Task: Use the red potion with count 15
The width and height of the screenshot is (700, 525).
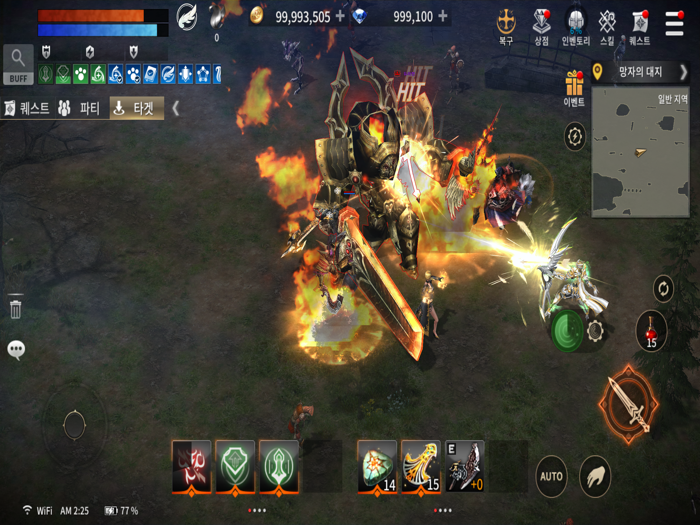Action: click(651, 330)
